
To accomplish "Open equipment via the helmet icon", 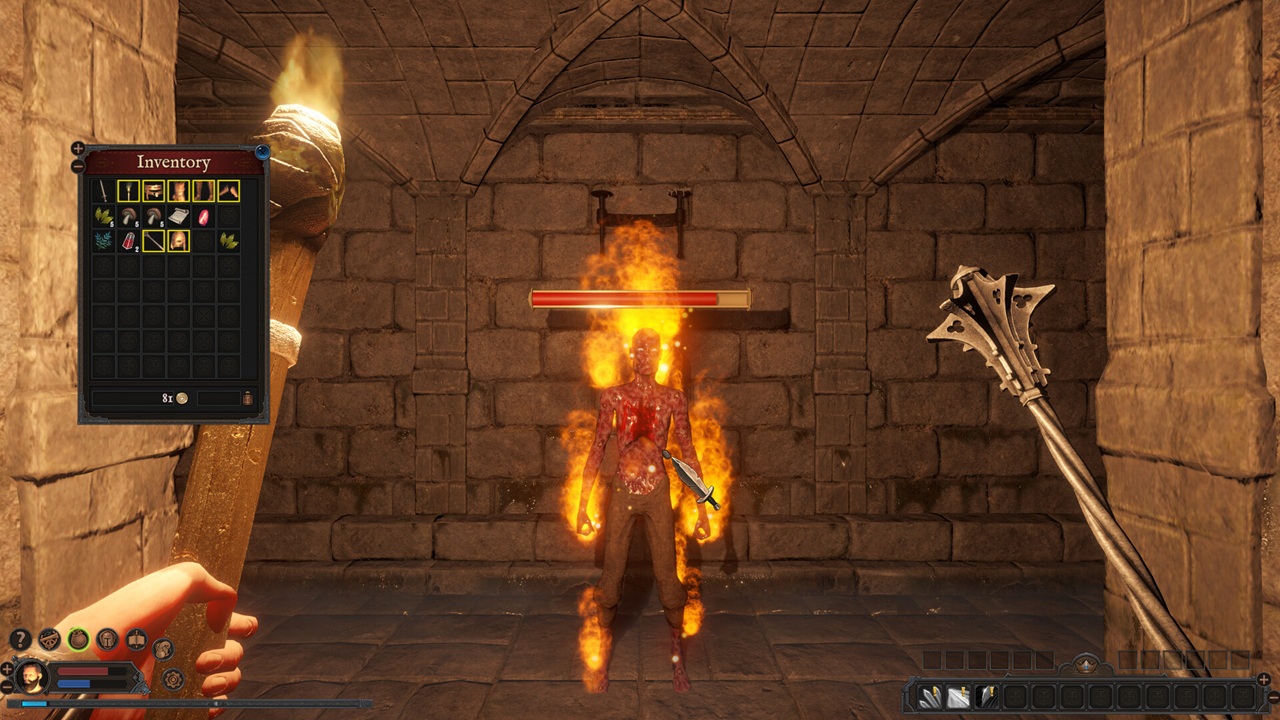I will coord(107,638).
